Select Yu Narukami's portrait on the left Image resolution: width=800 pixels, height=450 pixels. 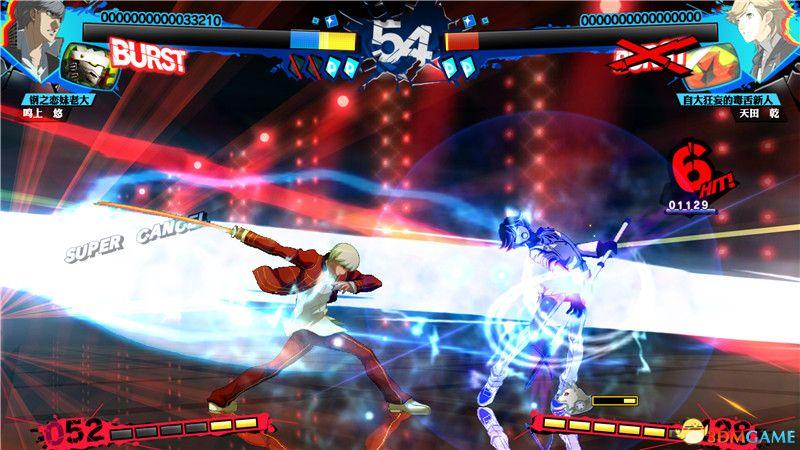click(32, 35)
